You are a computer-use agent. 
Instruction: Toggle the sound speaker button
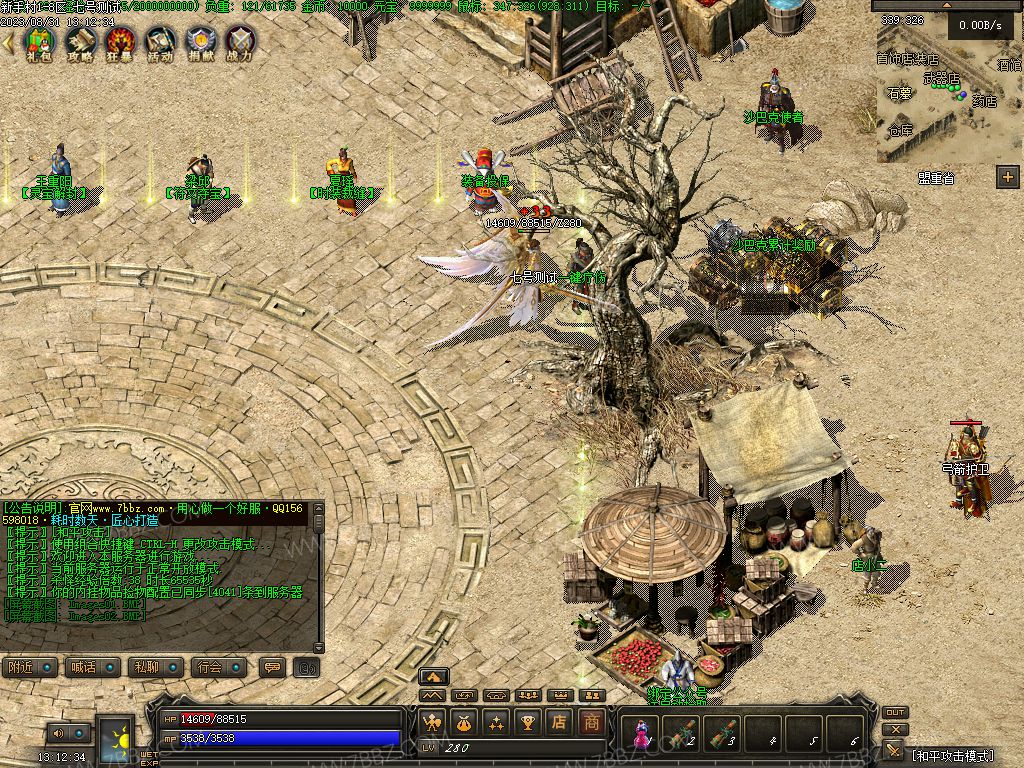(58, 734)
